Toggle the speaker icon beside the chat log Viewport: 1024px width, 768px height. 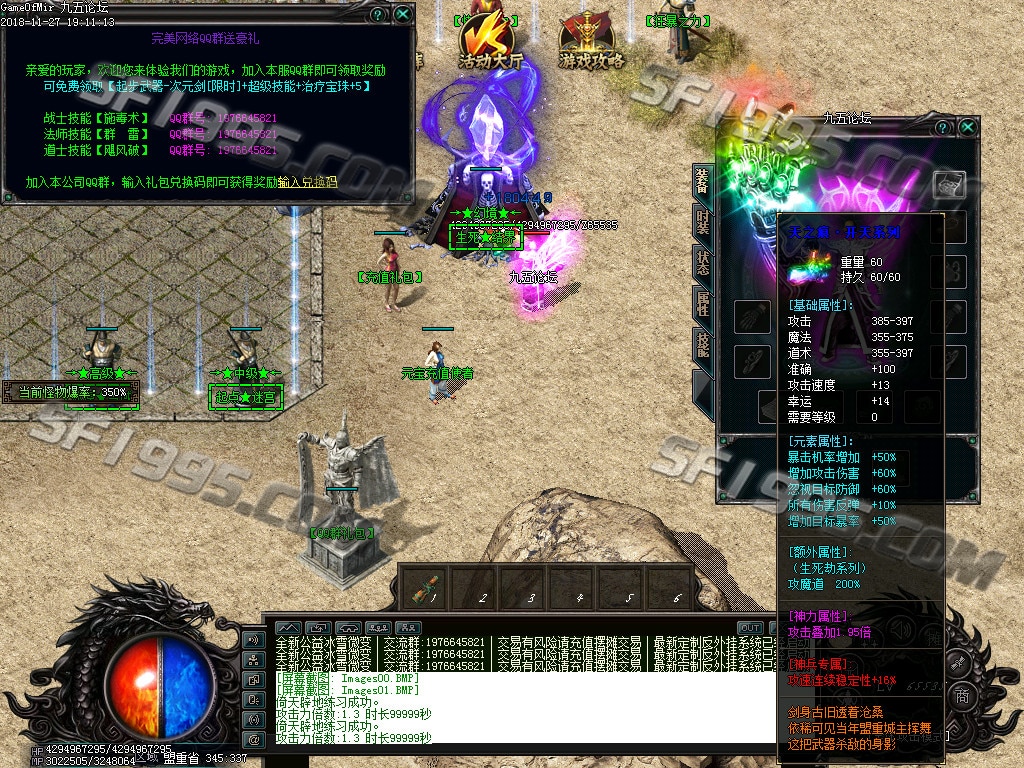click(x=254, y=640)
